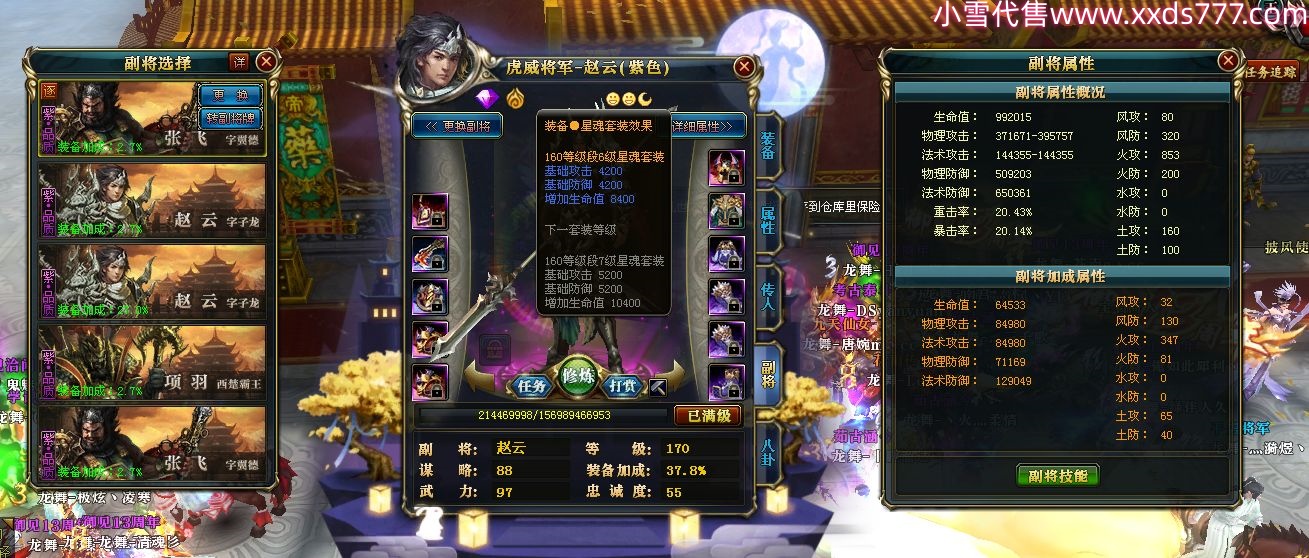
Task: Click the purple gem quality icon
Action: (487, 98)
